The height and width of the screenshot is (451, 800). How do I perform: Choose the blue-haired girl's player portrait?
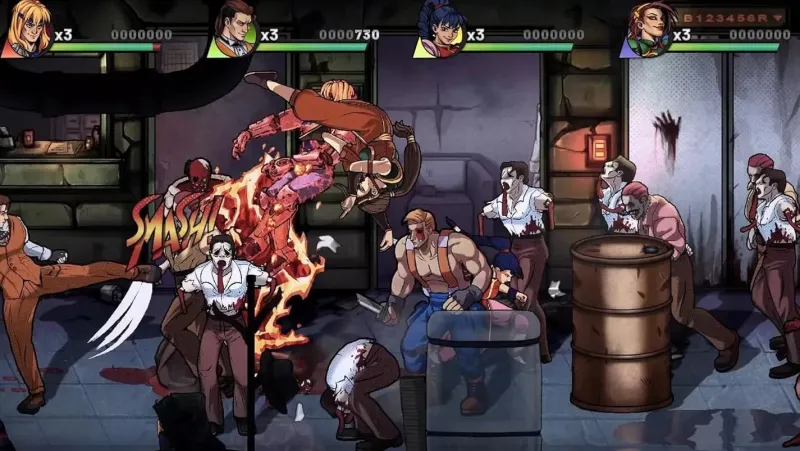tap(441, 30)
